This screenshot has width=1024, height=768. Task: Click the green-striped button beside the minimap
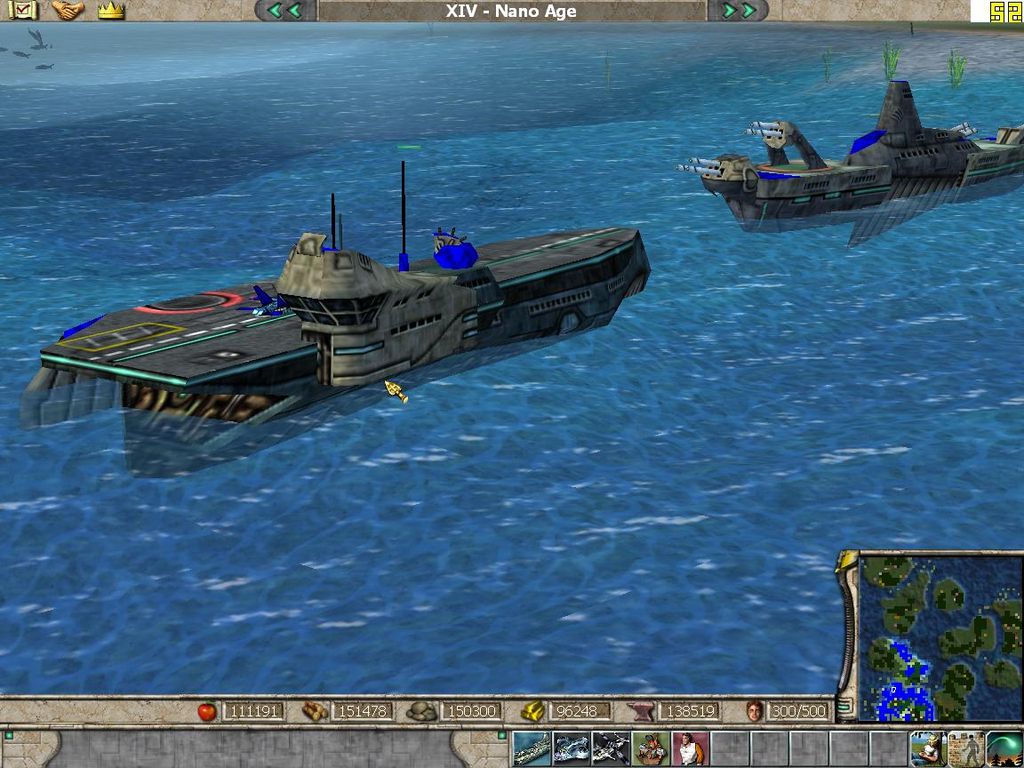click(x=846, y=707)
